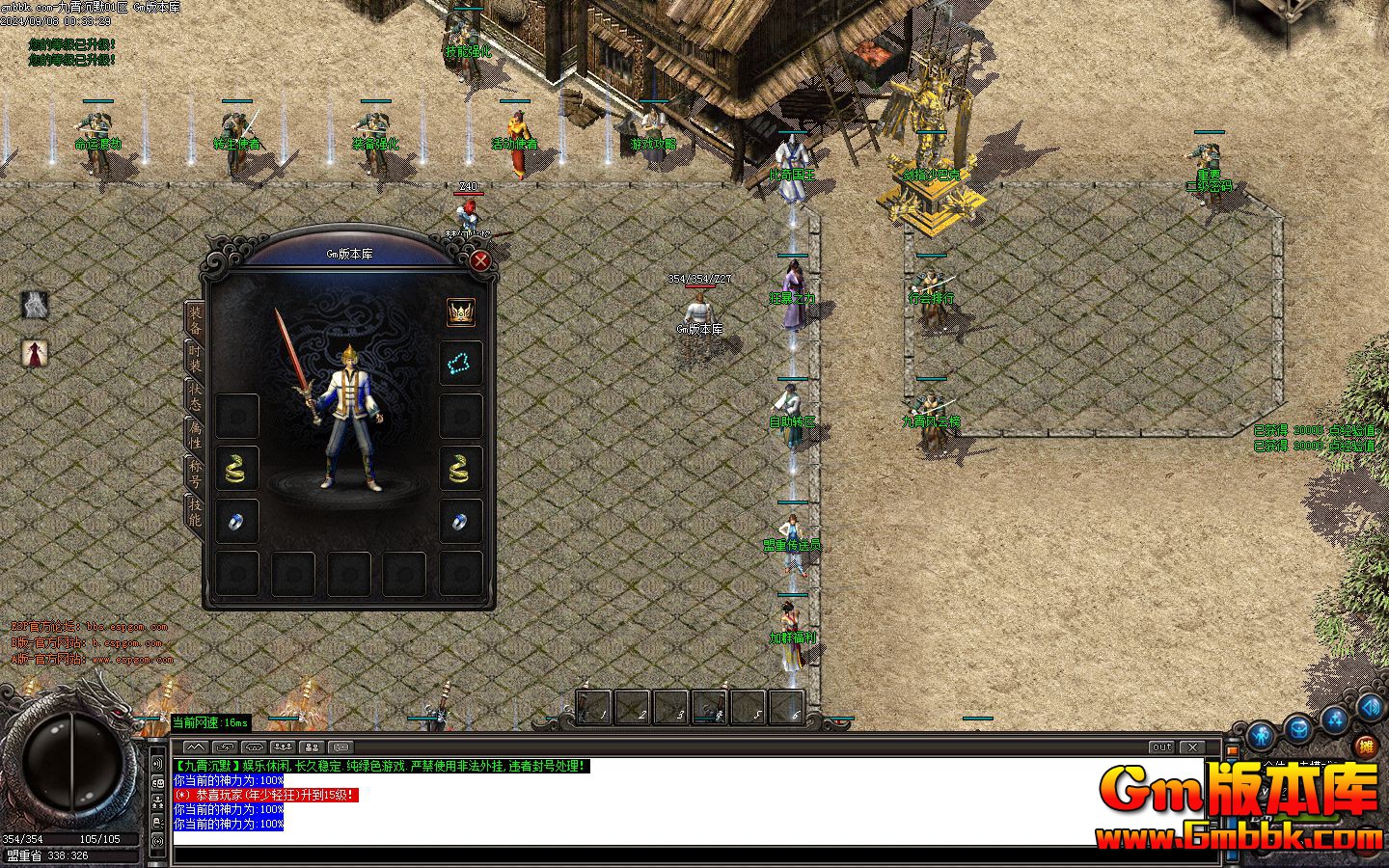
Task: Click the chat text input bar
Action: tap(675, 855)
